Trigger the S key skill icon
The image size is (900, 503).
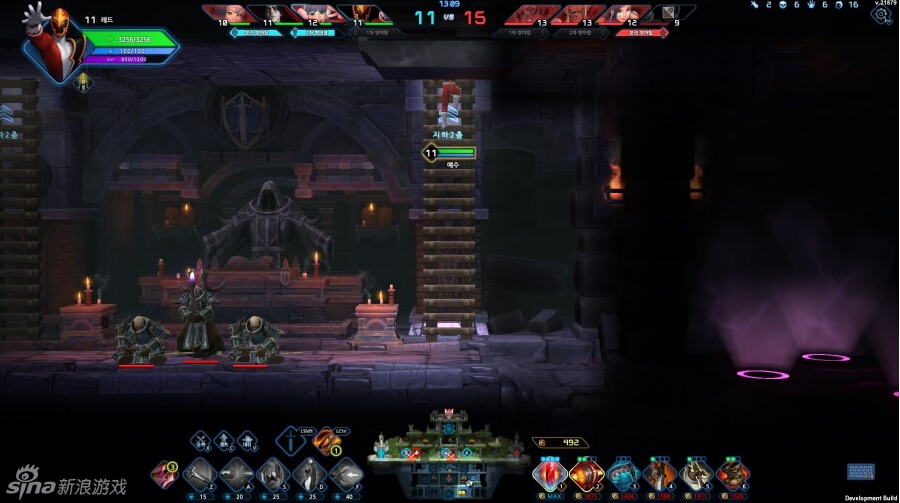click(x=272, y=474)
